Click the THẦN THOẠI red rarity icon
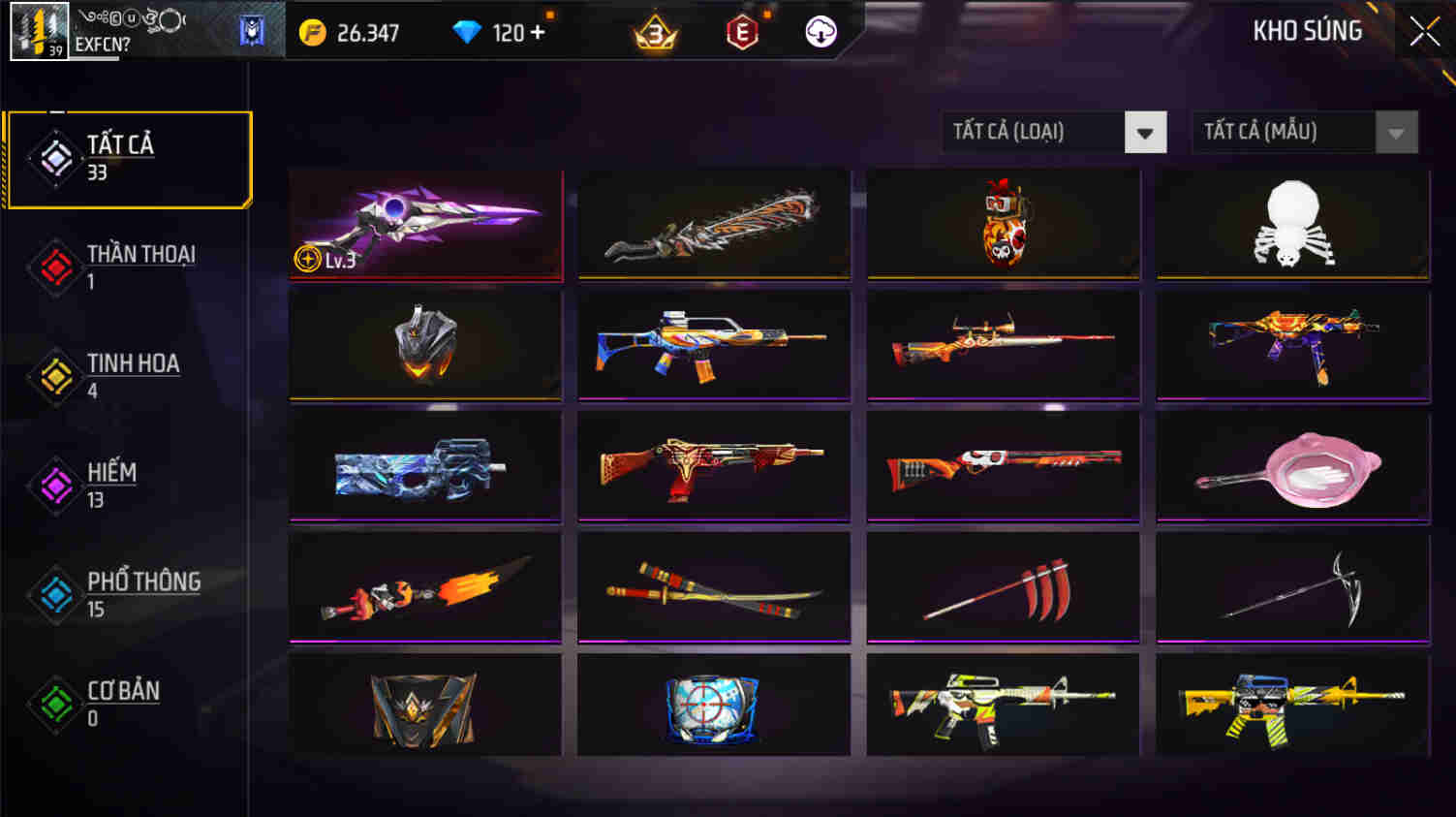Image resolution: width=1456 pixels, height=817 pixels. coord(55,267)
